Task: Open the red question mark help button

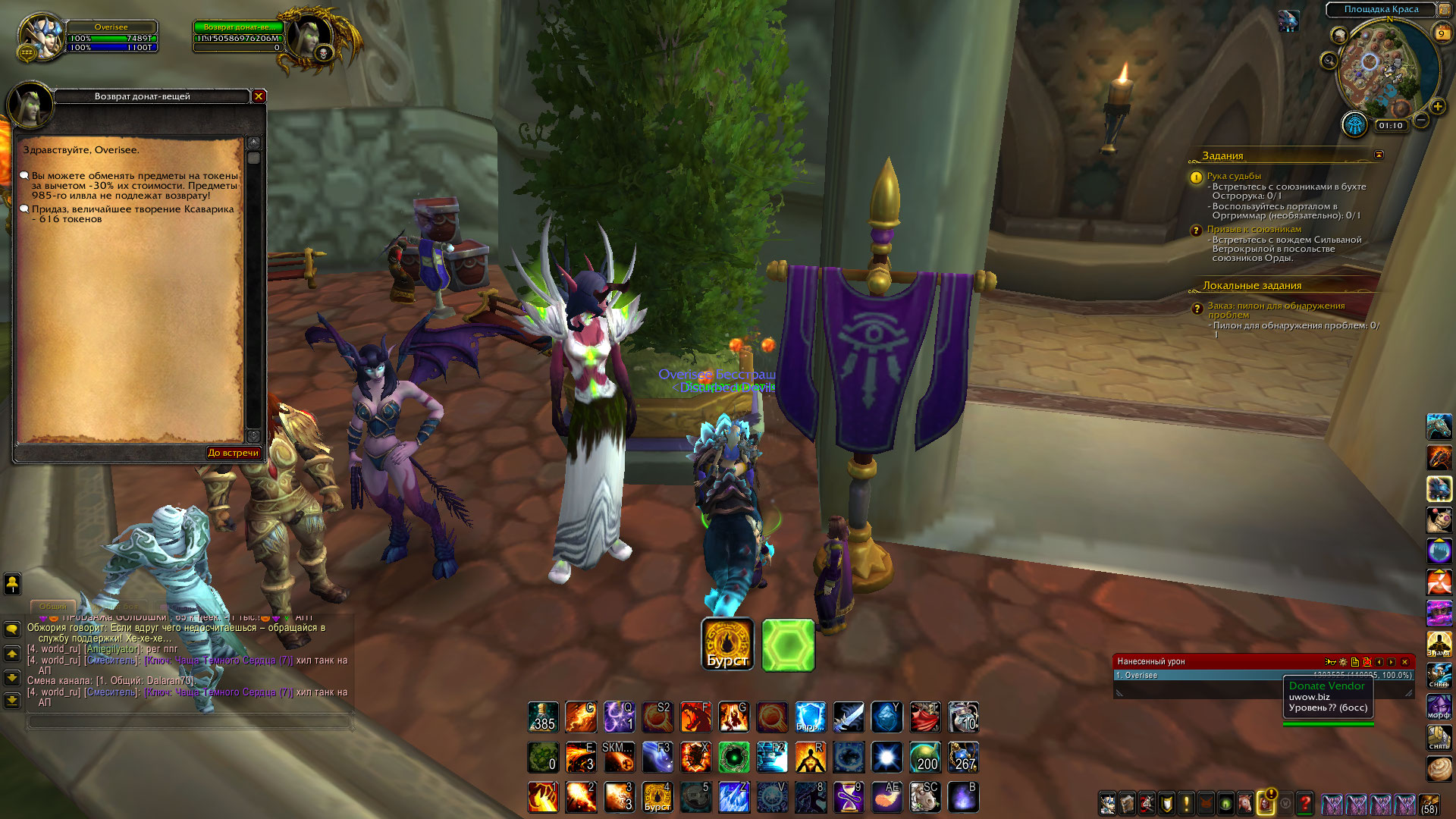Action: [1305, 803]
